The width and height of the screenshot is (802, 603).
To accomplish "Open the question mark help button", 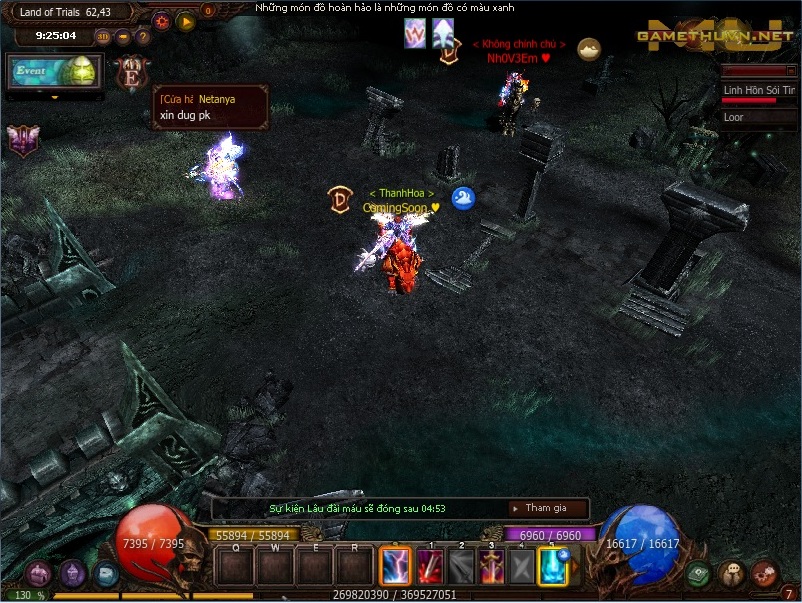I will [143, 37].
